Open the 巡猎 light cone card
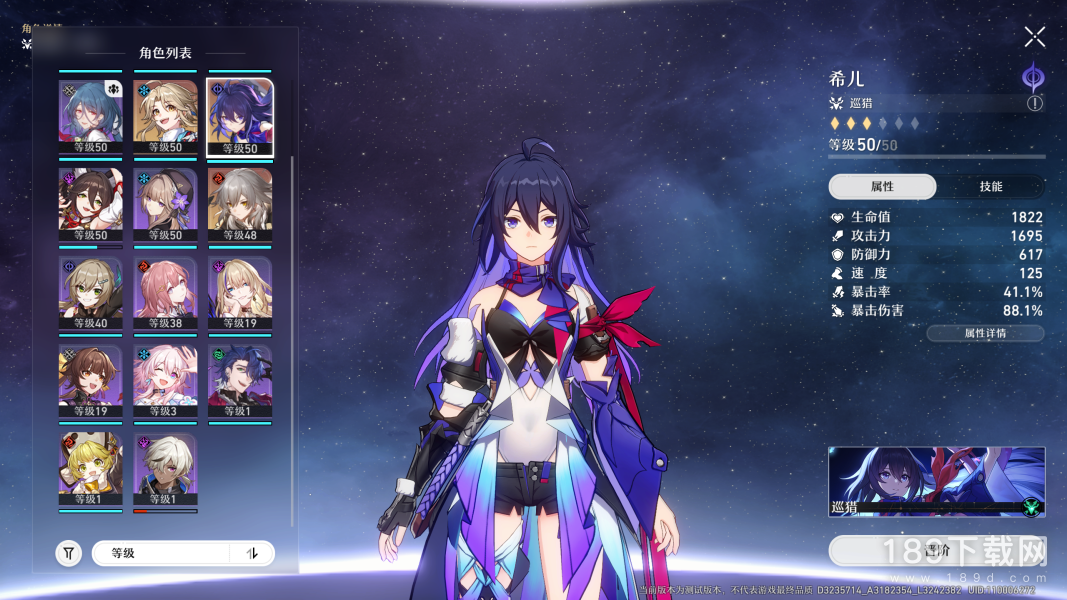1067x600 pixels. (936, 482)
